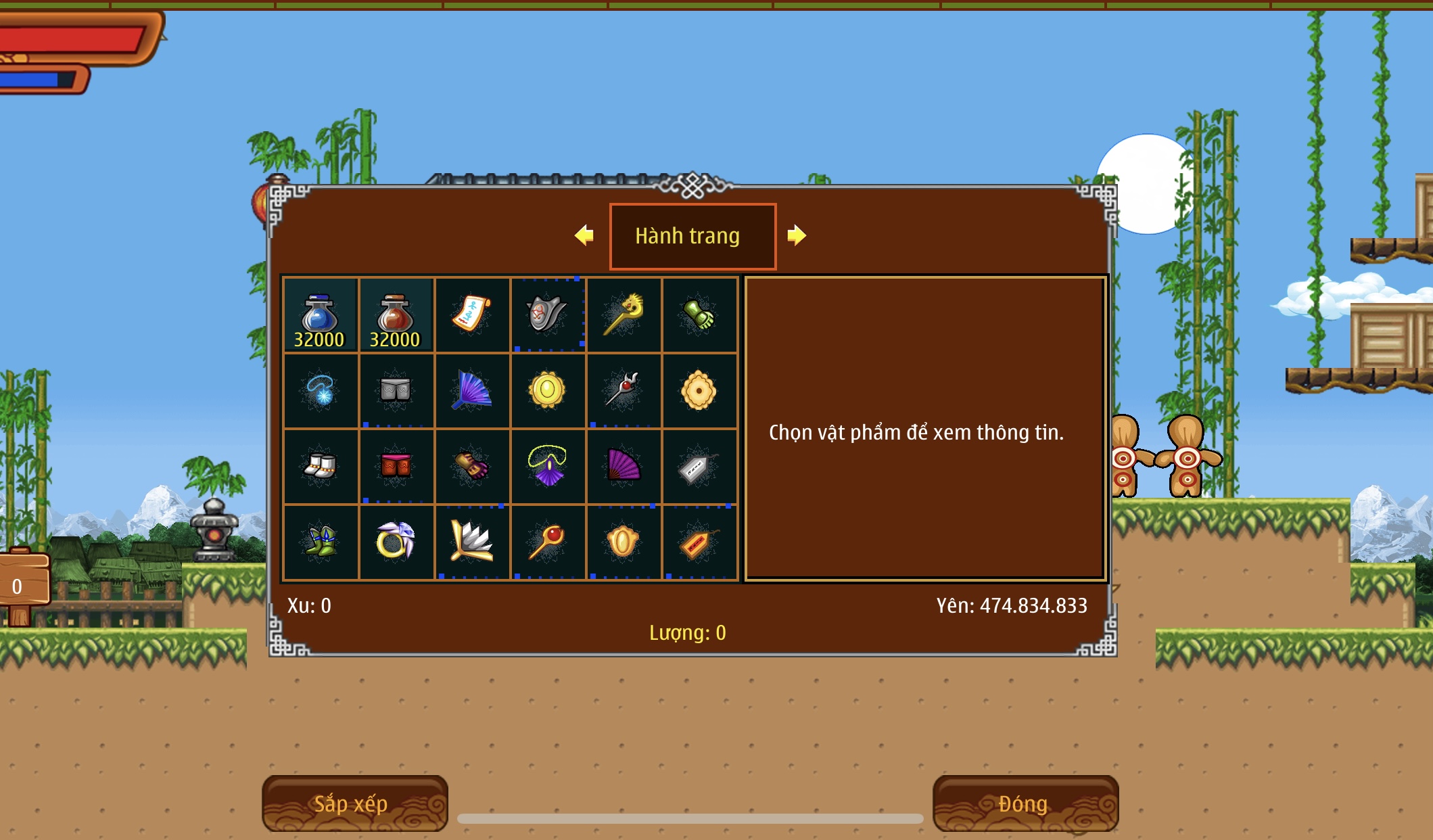Go to the next tab with right arrow
1433x840 pixels.
point(797,235)
